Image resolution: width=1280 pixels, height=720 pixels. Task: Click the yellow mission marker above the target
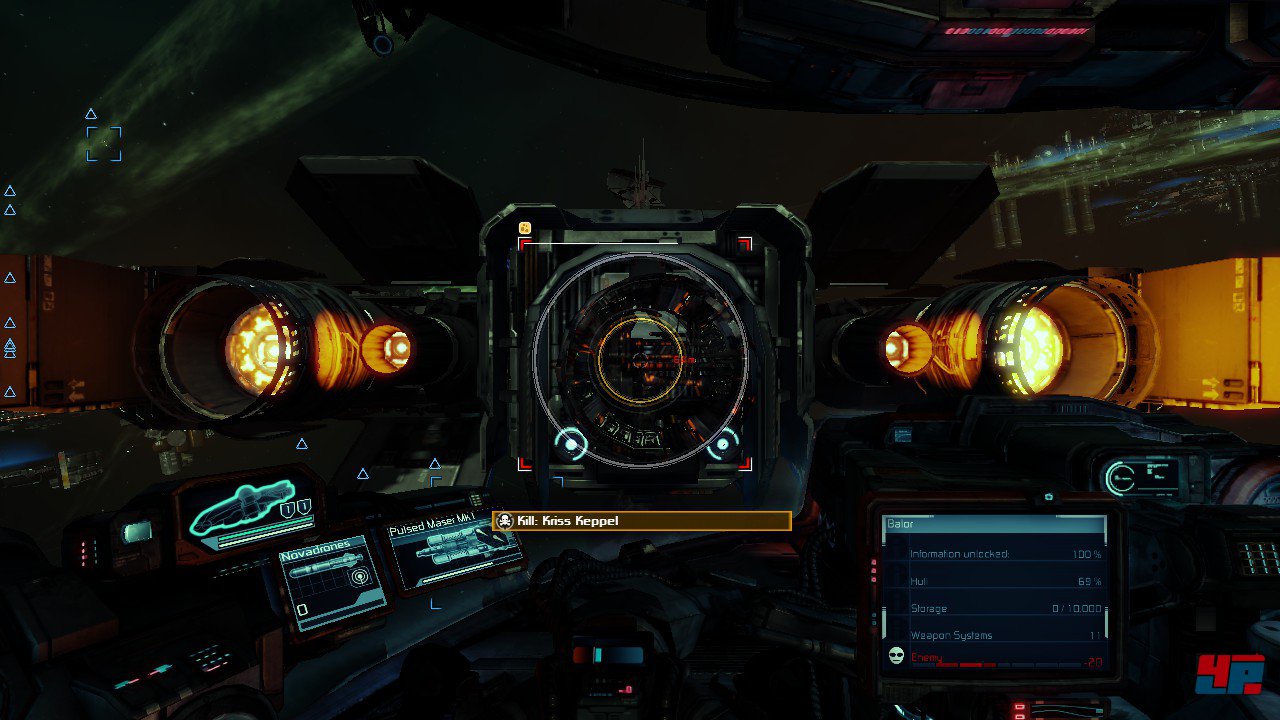point(524,228)
